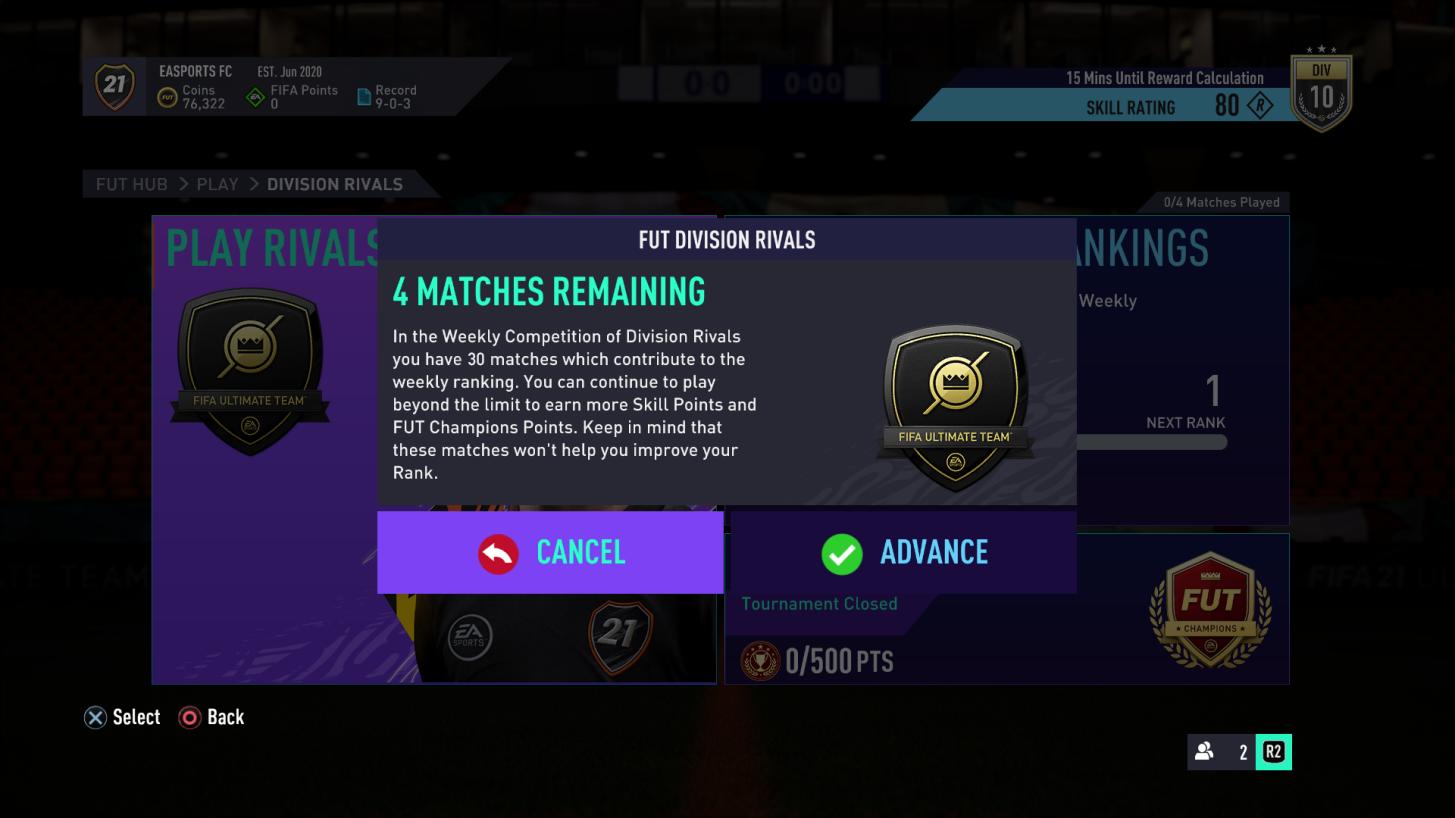Open FUT HUB from the breadcrumb
This screenshot has height=818, width=1455.
coord(131,184)
